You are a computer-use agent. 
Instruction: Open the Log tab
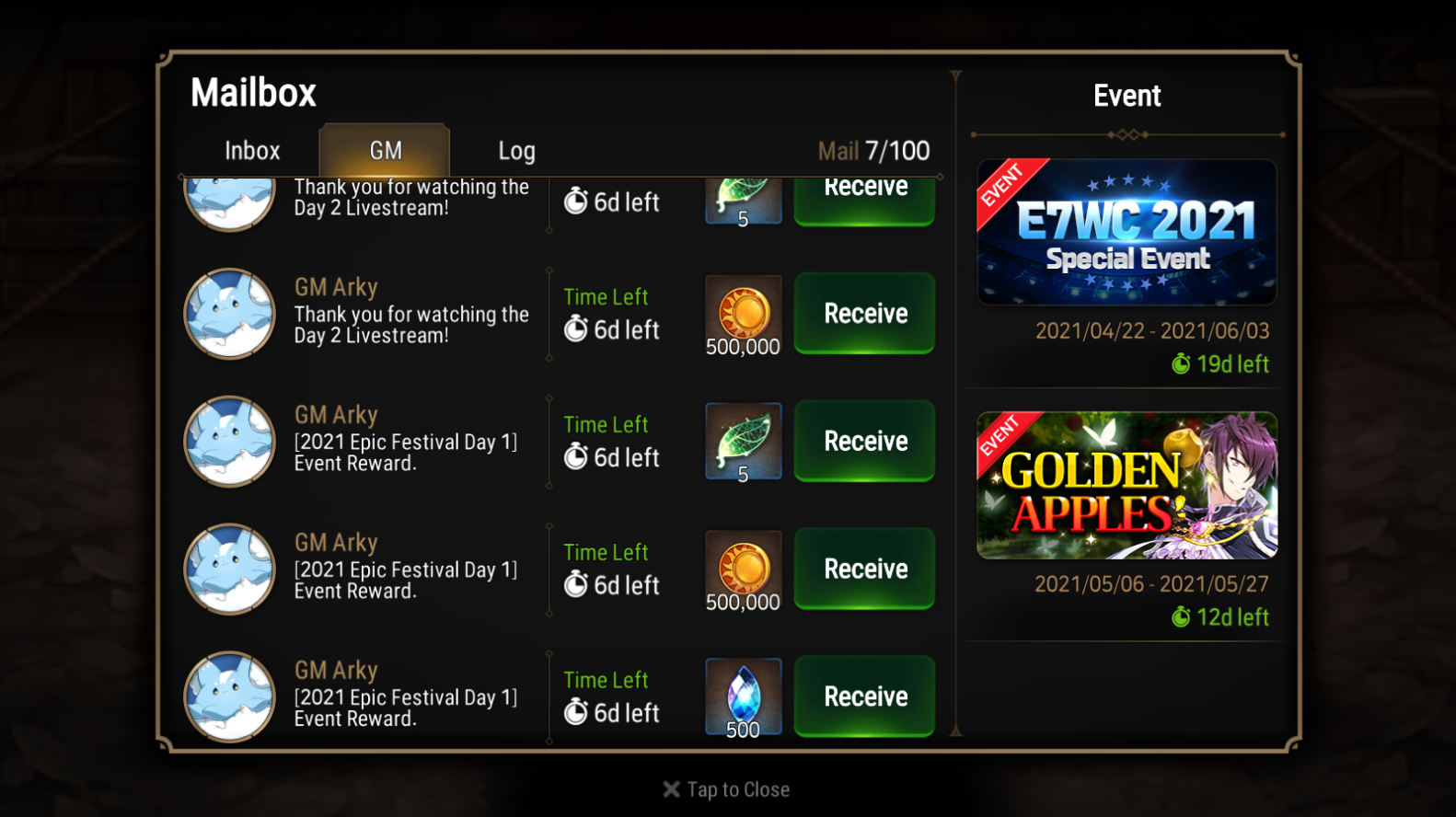516,150
